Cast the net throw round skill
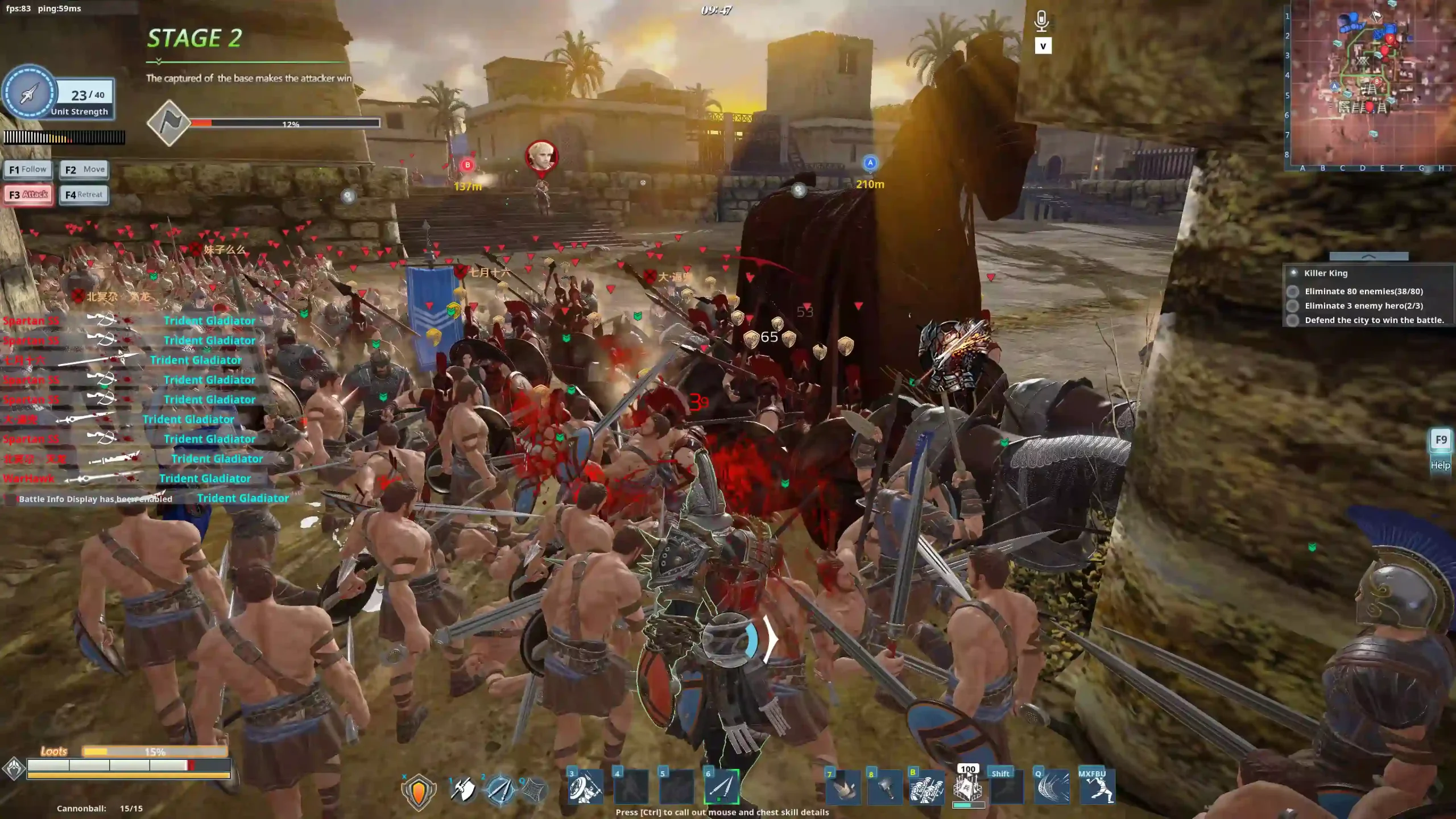Viewport: 1456px width, 819px height. point(533,789)
